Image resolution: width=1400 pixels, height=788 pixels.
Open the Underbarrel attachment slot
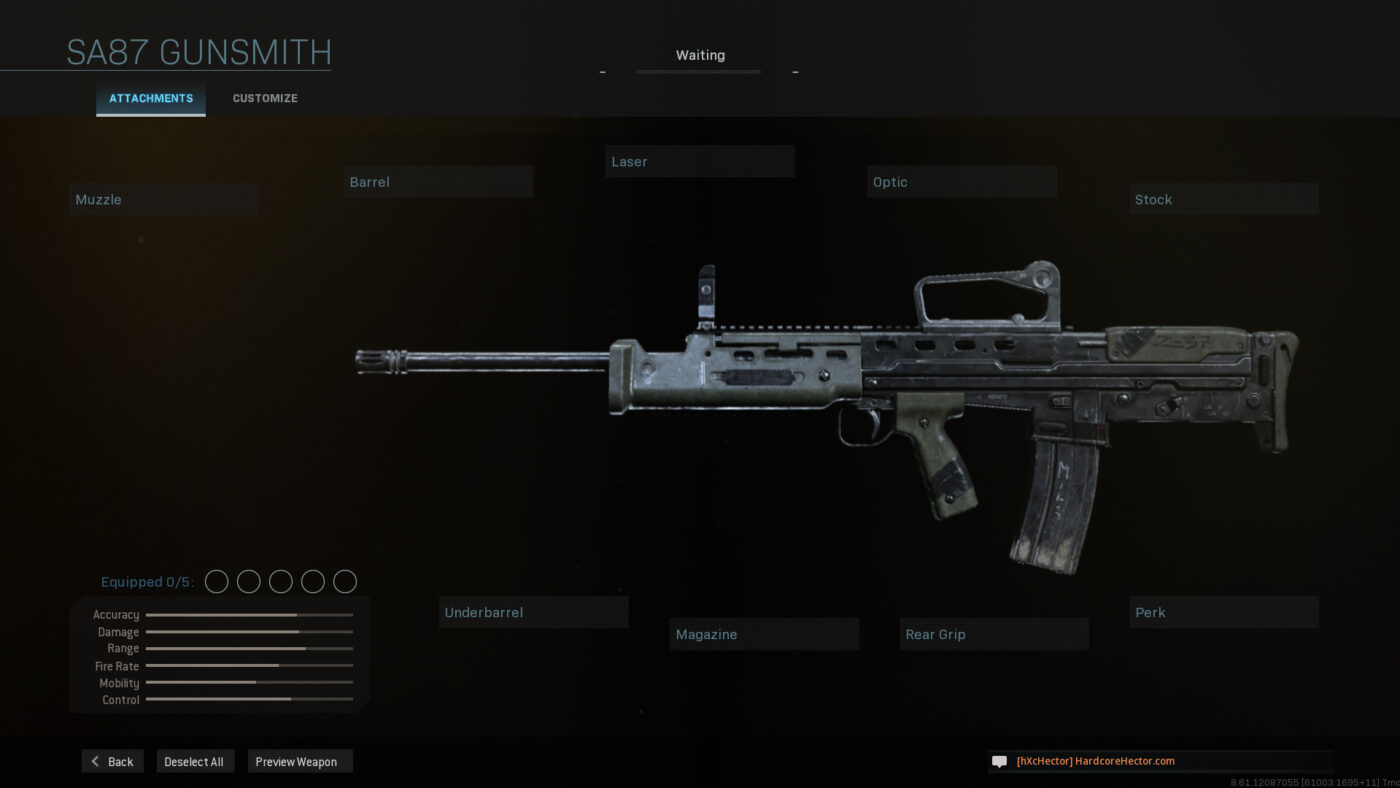click(533, 611)
